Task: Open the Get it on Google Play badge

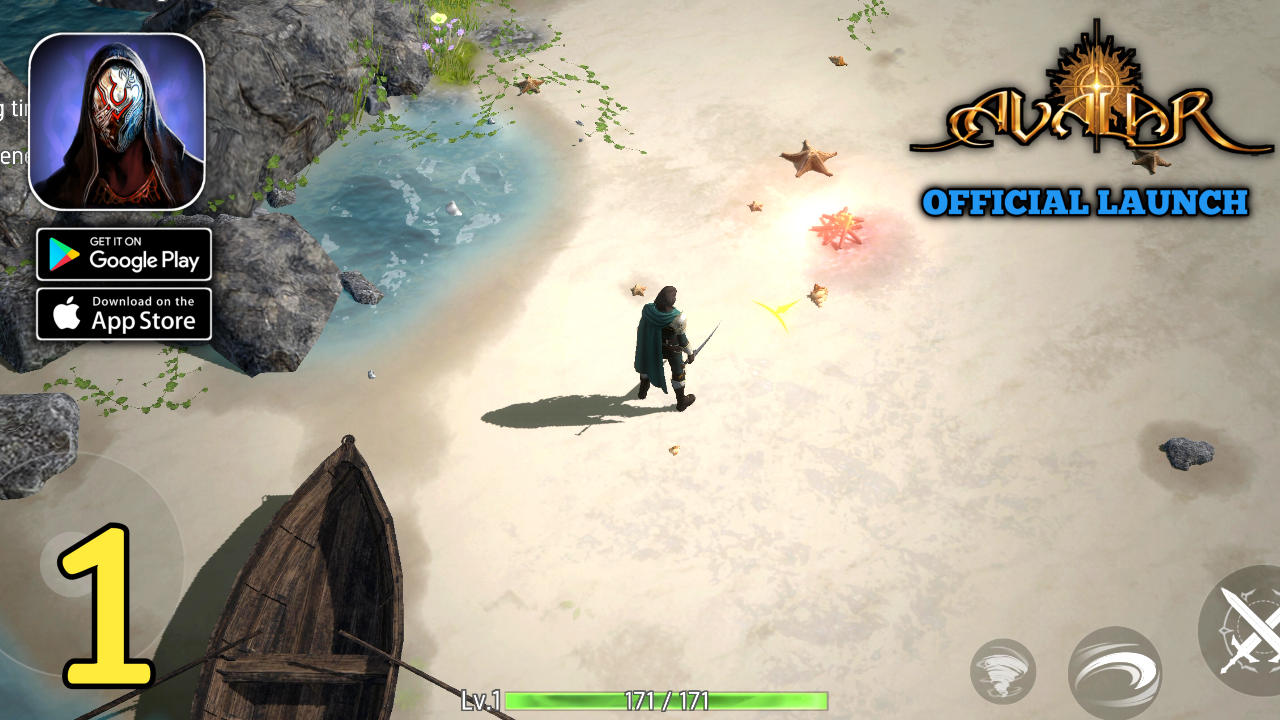Action: (x=124, y=255)
